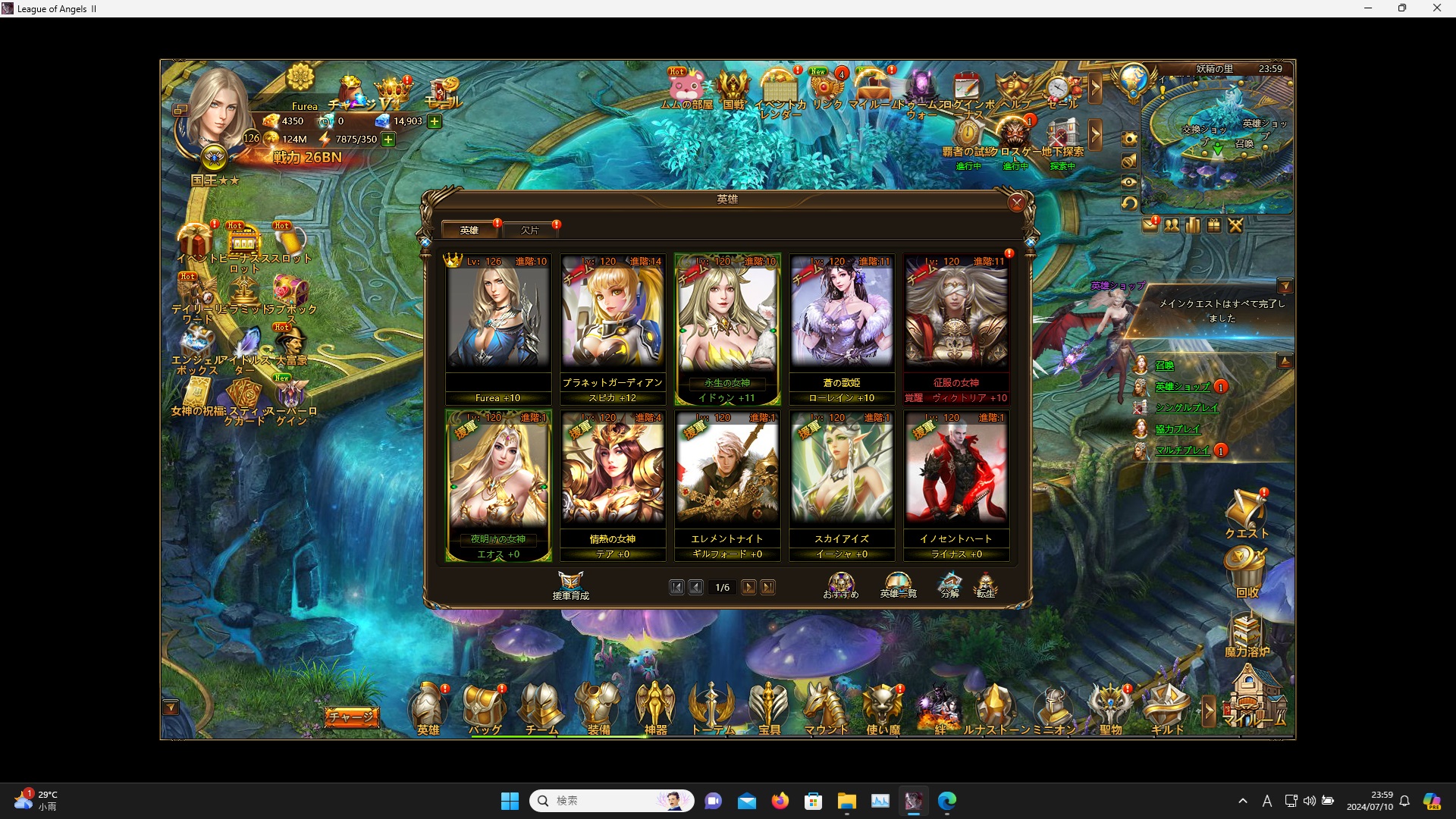
Task: Collapse the top icon row with right chevron
Action: (x=1097, y=89)
